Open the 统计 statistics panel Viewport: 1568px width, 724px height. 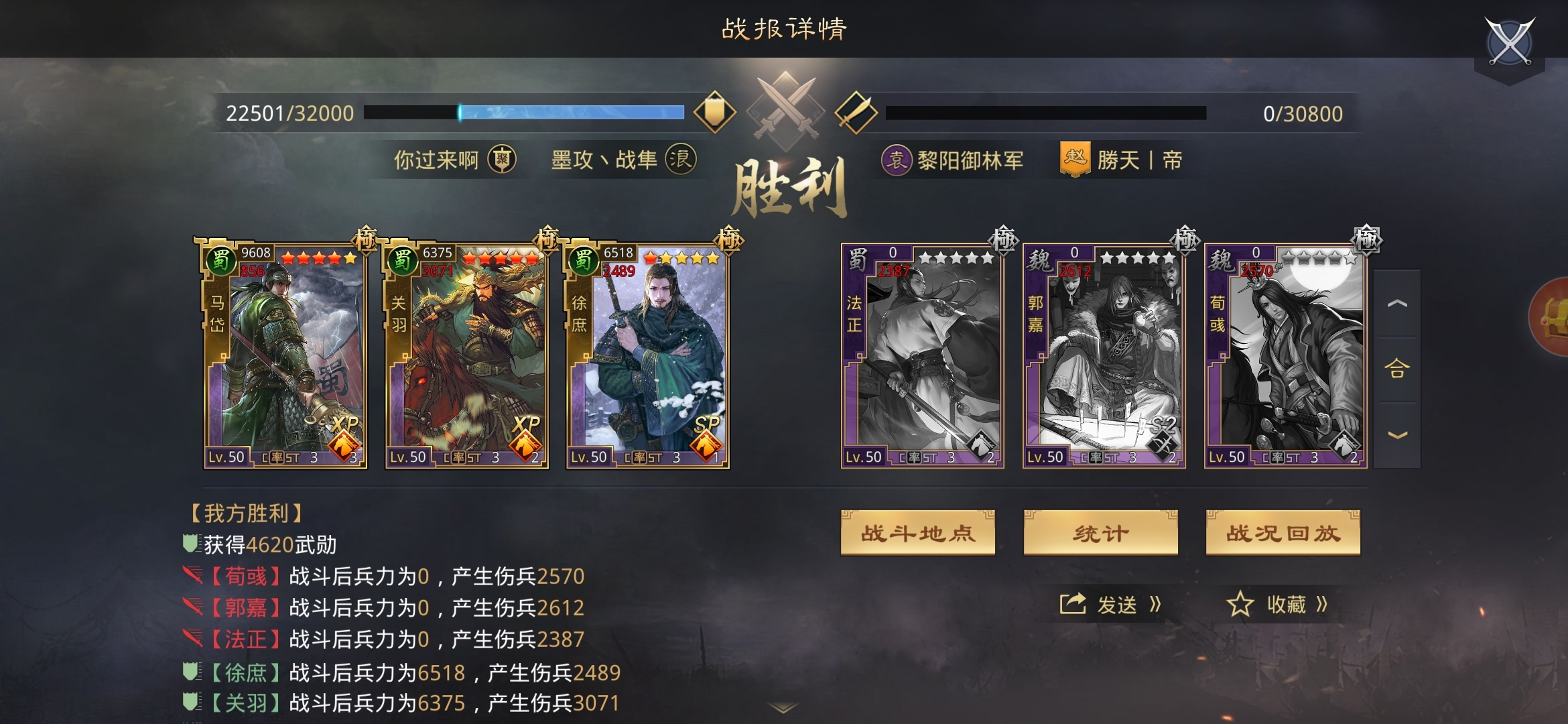tap(1099, 530)
